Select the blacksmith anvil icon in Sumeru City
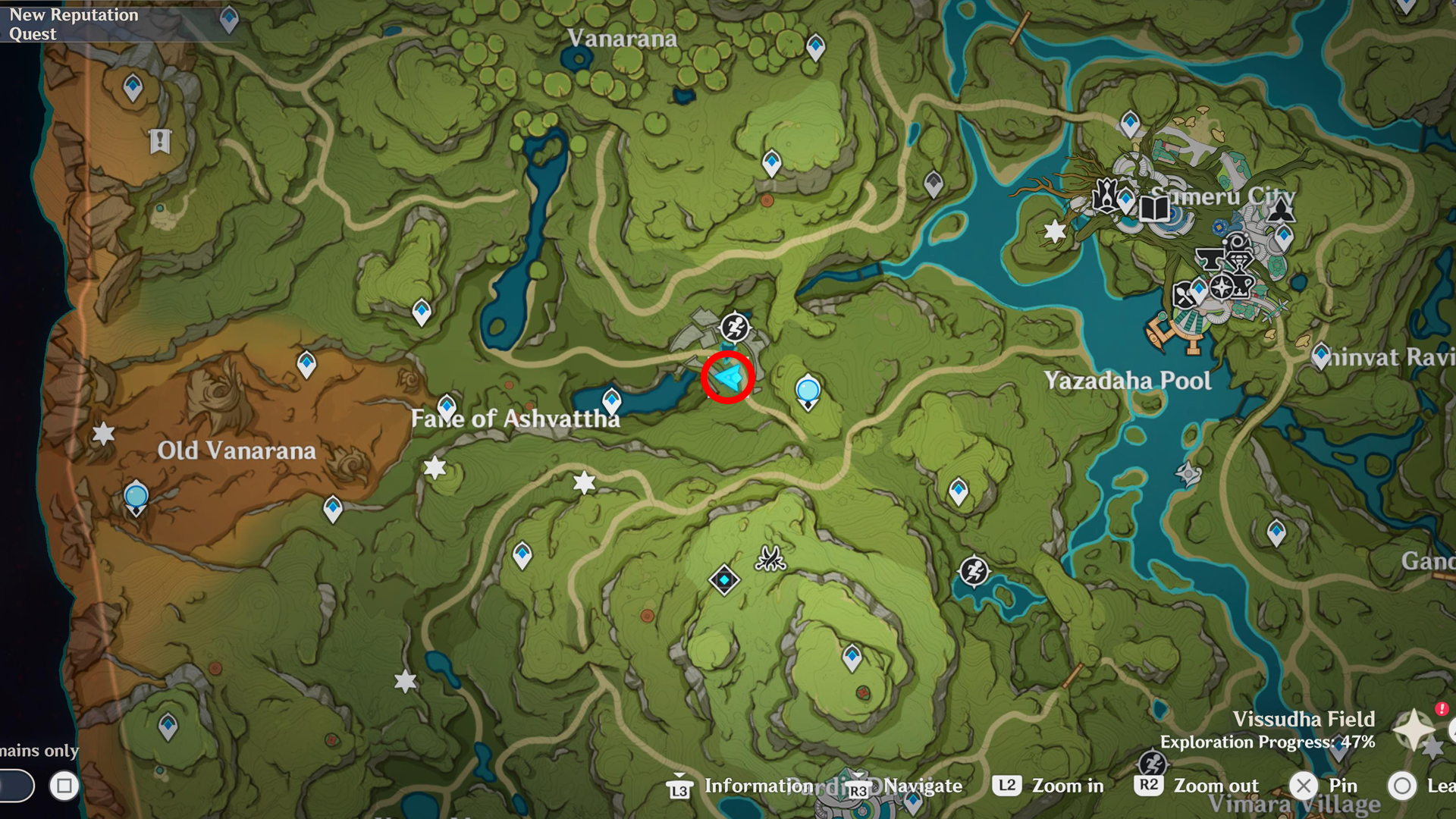 (x=1210, y=259)
